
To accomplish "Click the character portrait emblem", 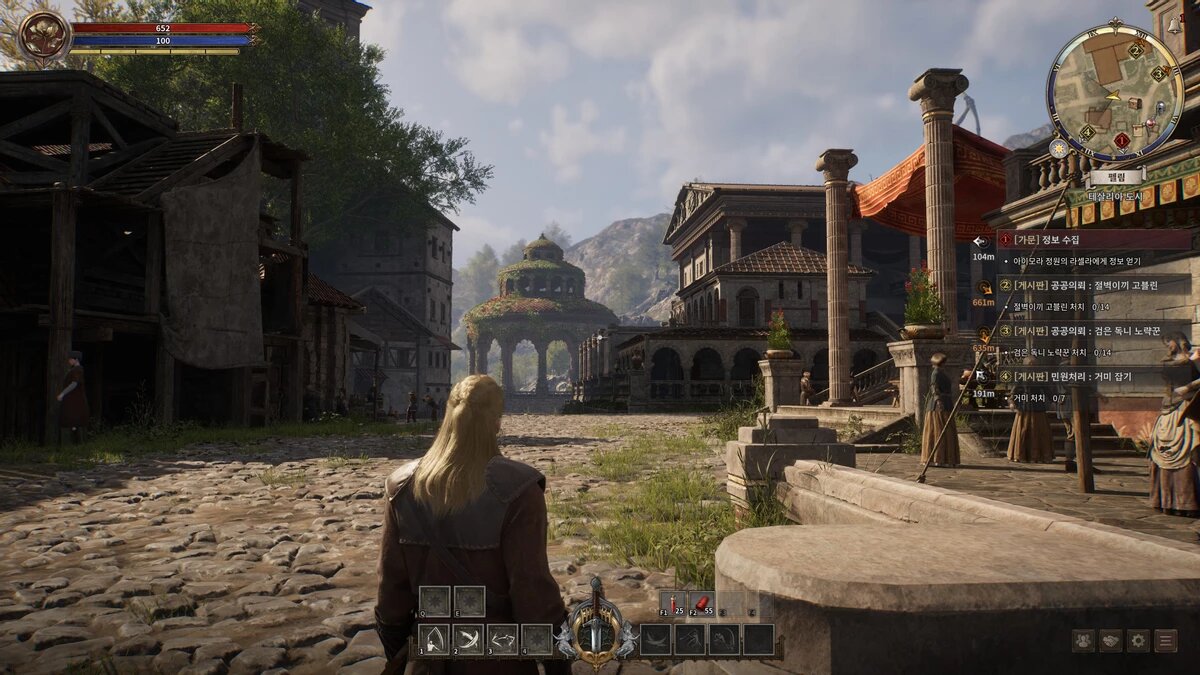I will pos(44,38).
